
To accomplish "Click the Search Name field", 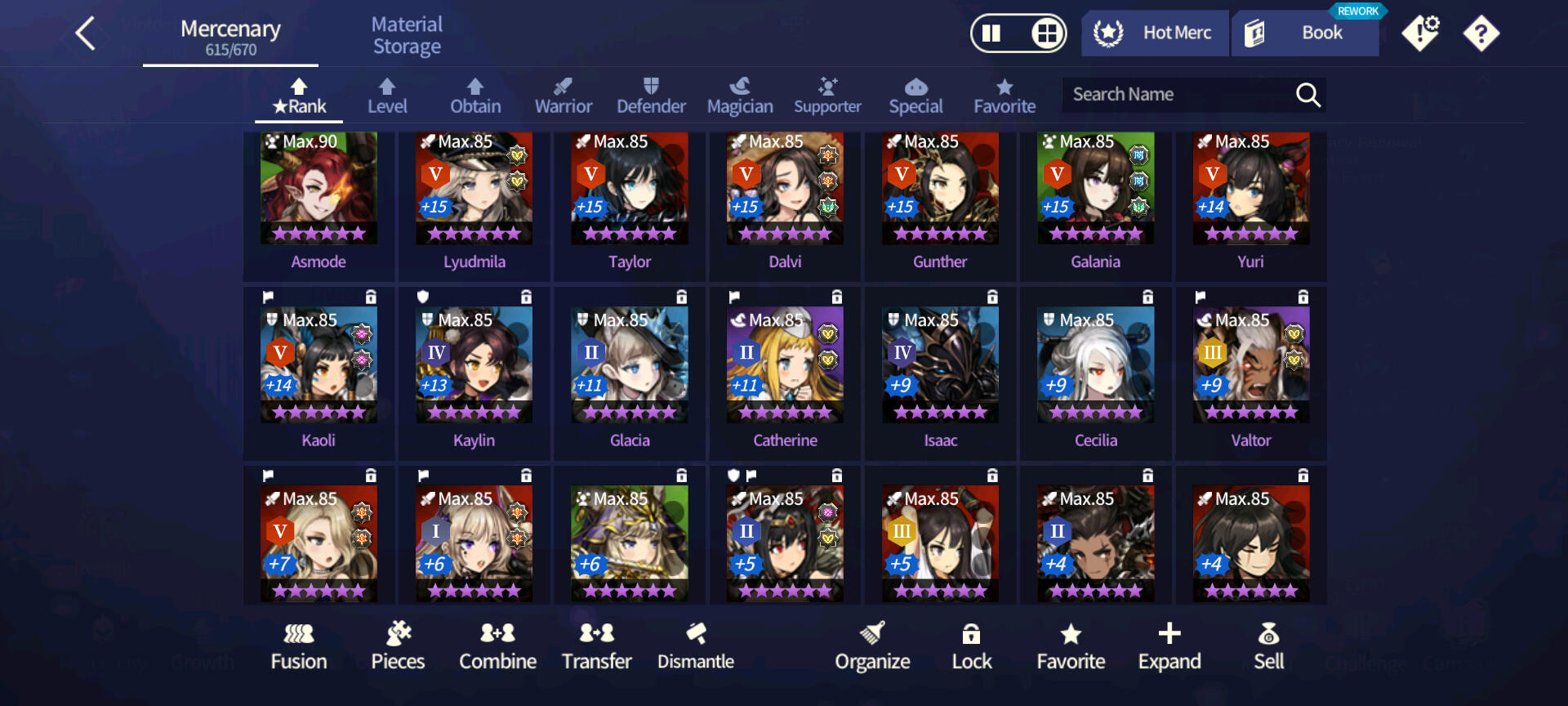I will pyautogui.click(x=1176, y=95).
